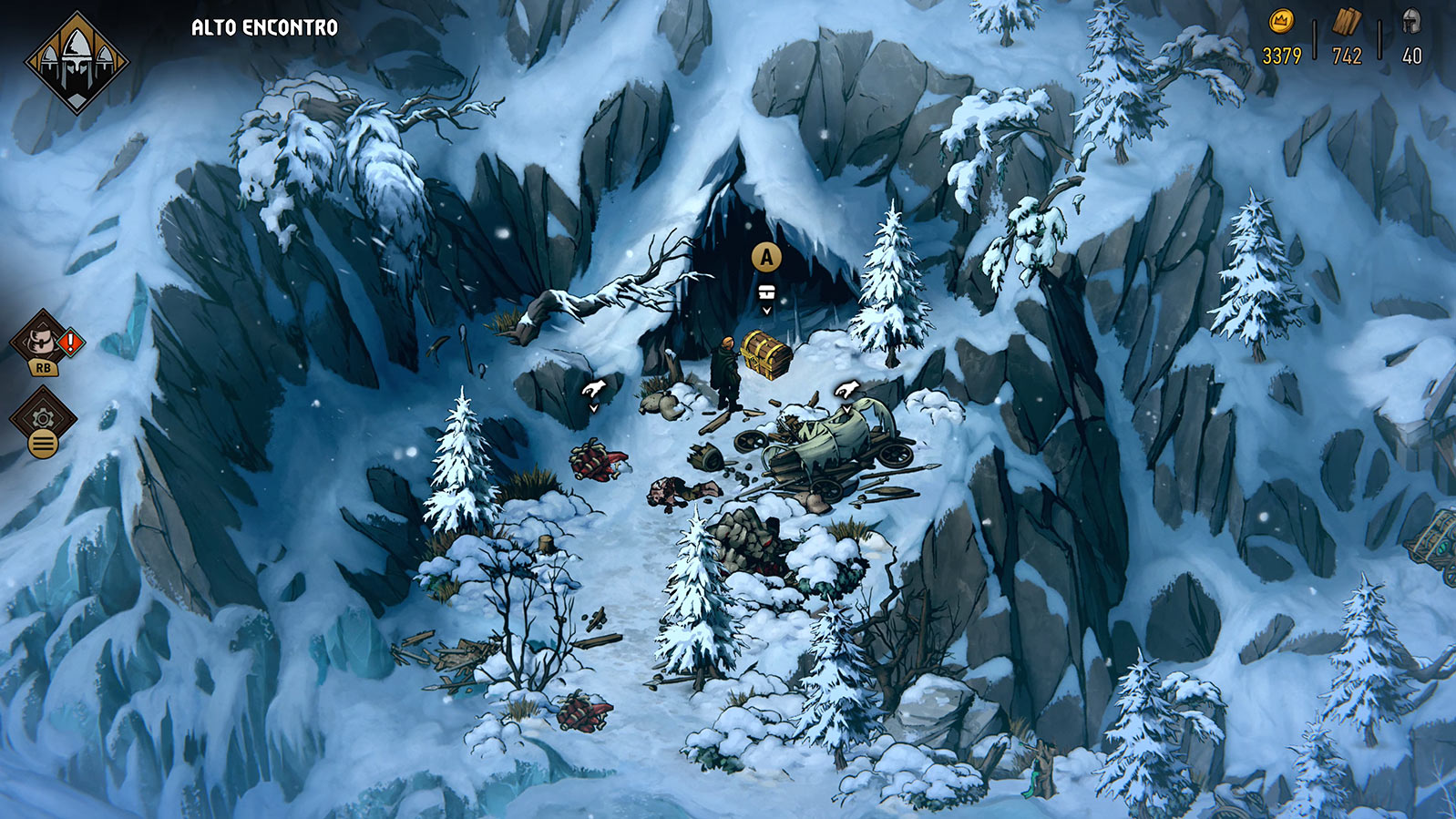Viewport: 1456px width, 819px height.
Task: Select the chest marker above the golden chest
Action: (x=766, y=292)
